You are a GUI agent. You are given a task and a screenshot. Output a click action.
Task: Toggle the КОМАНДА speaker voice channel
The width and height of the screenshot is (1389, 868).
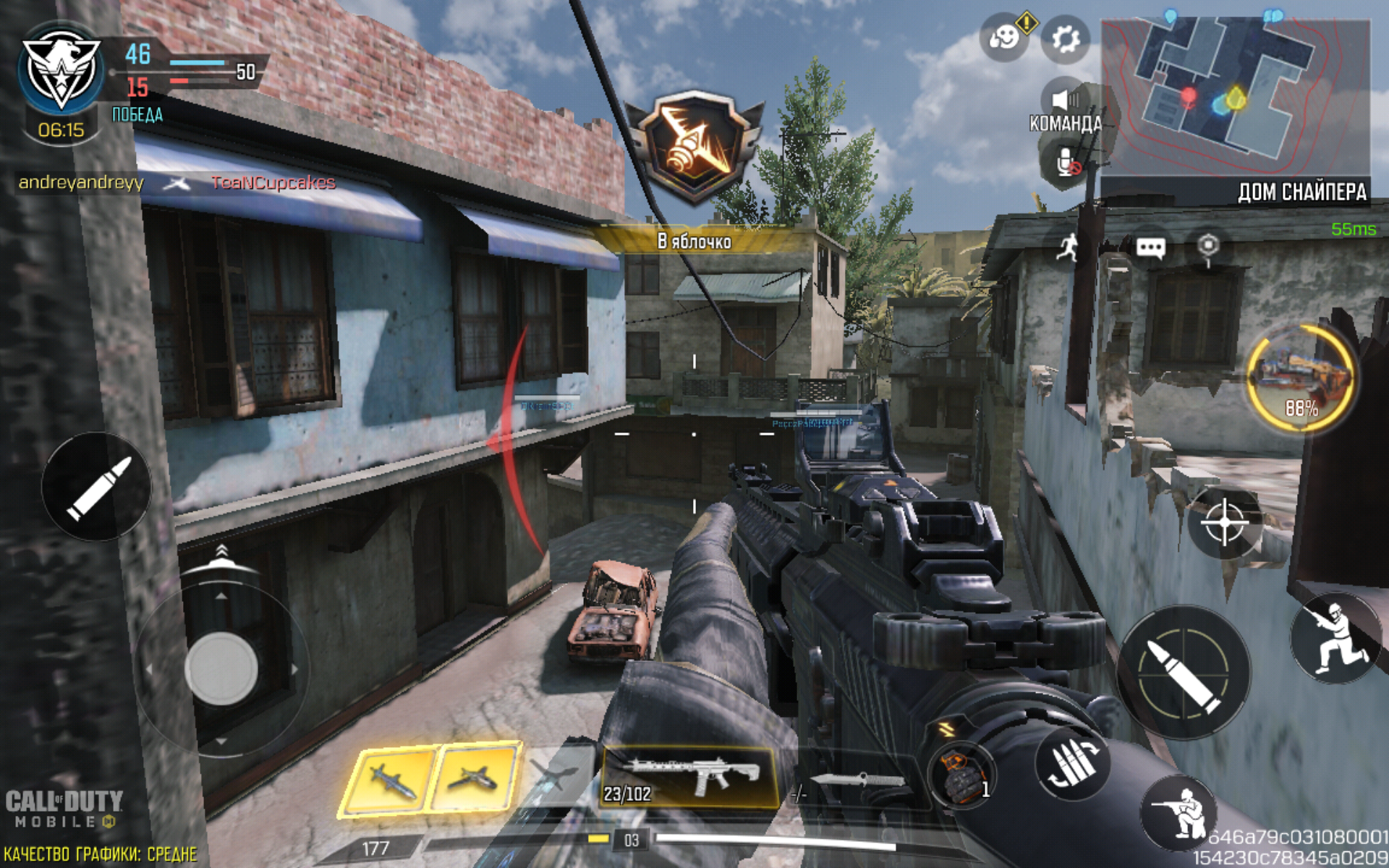pos(1064,101)
